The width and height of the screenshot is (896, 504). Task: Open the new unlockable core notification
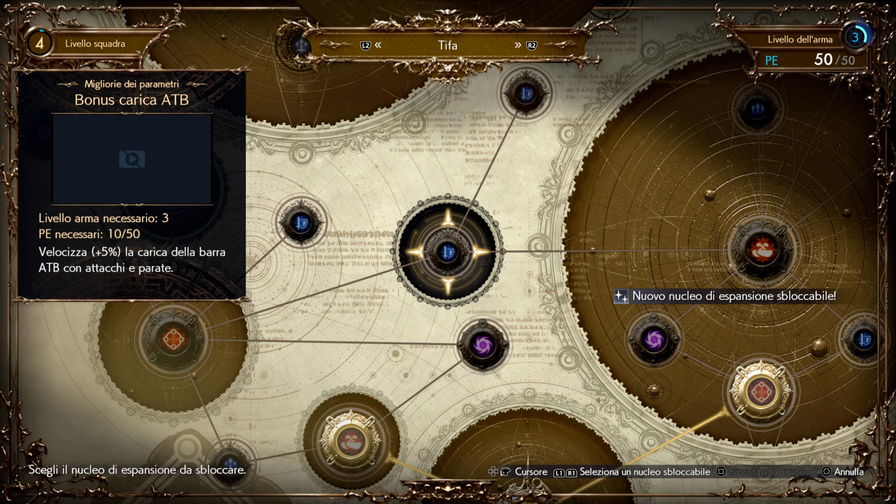(x=725, y=296)
